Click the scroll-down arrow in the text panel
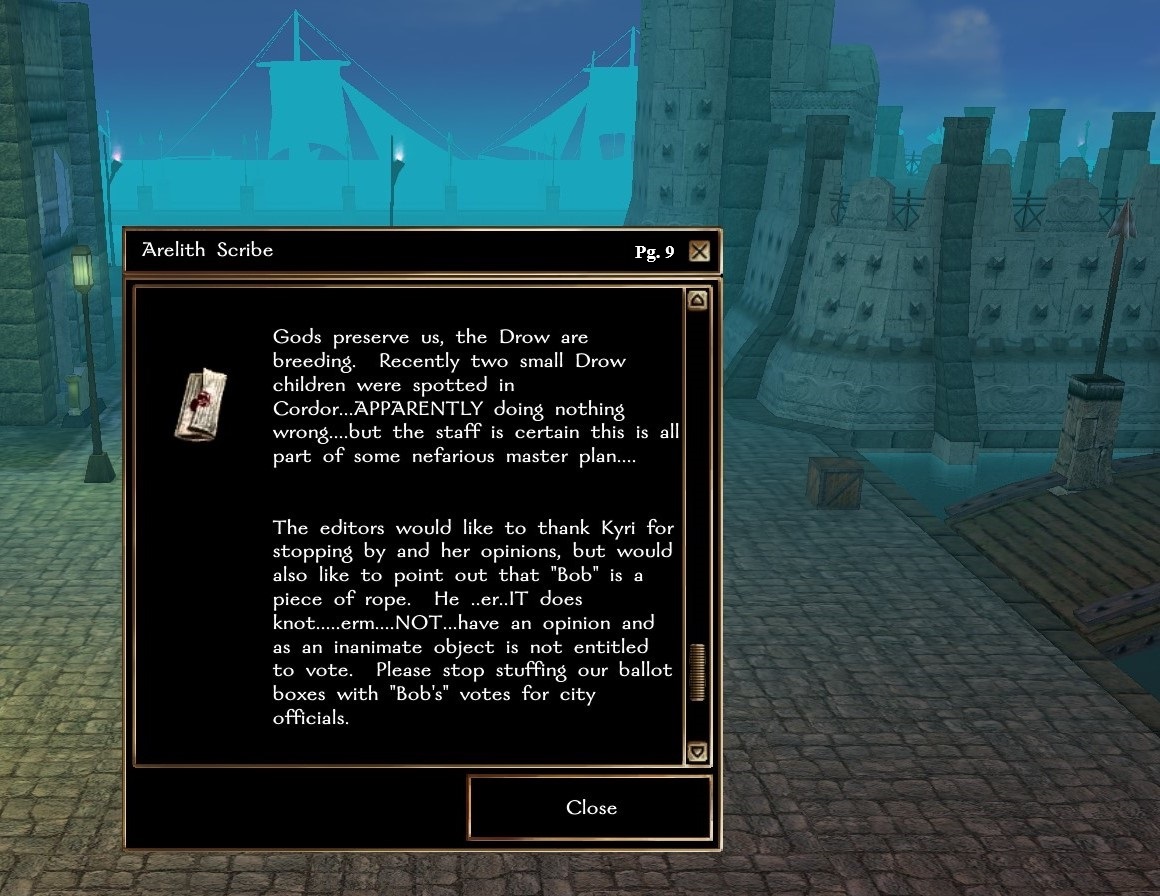Image resolution: width=1160 pixels, height=896 pixels. [x=697, y=751]
